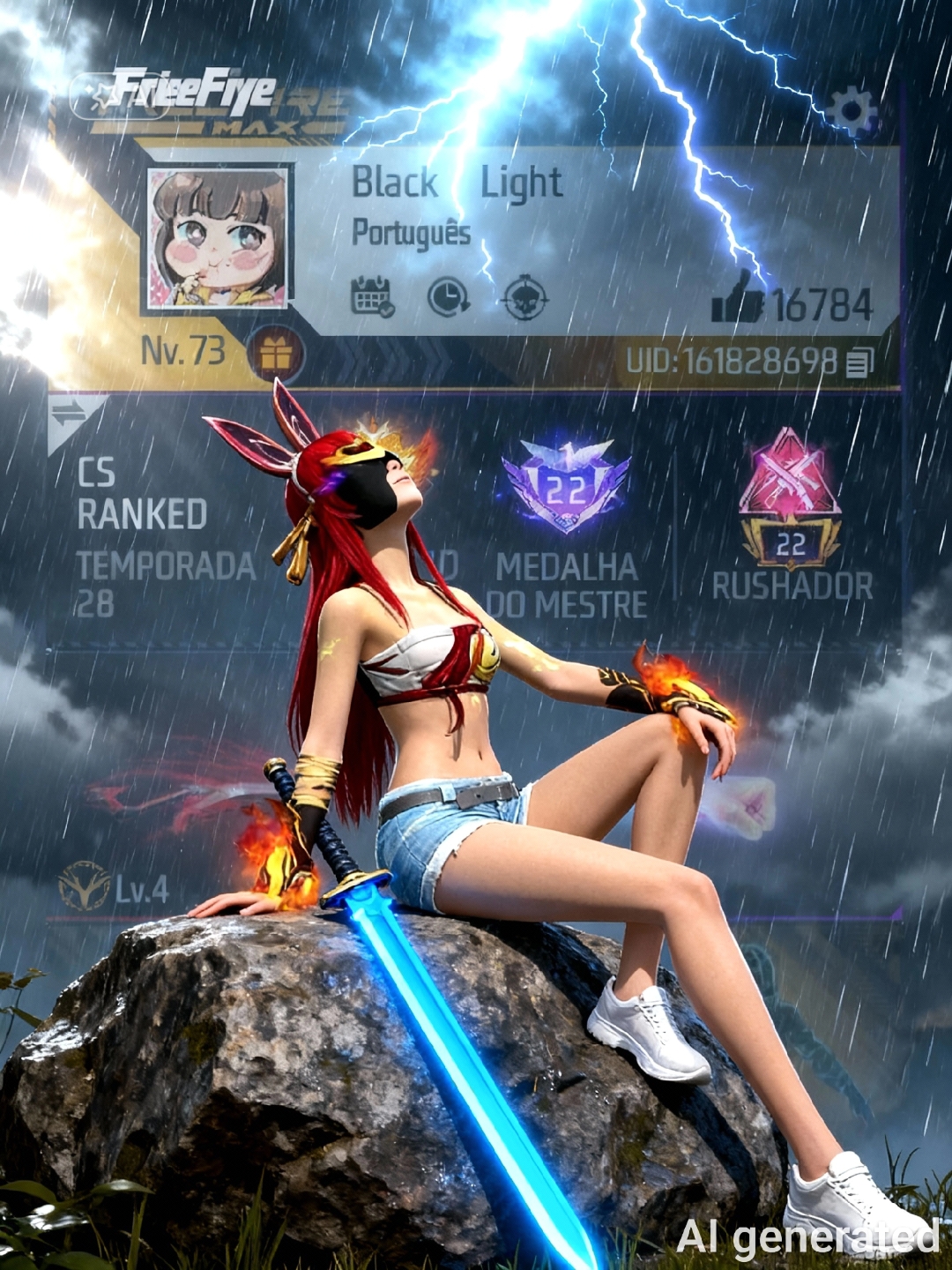This screenshot has width=952, height=1270.
Task: Click the calendar check icon
Action: point(372,297)
